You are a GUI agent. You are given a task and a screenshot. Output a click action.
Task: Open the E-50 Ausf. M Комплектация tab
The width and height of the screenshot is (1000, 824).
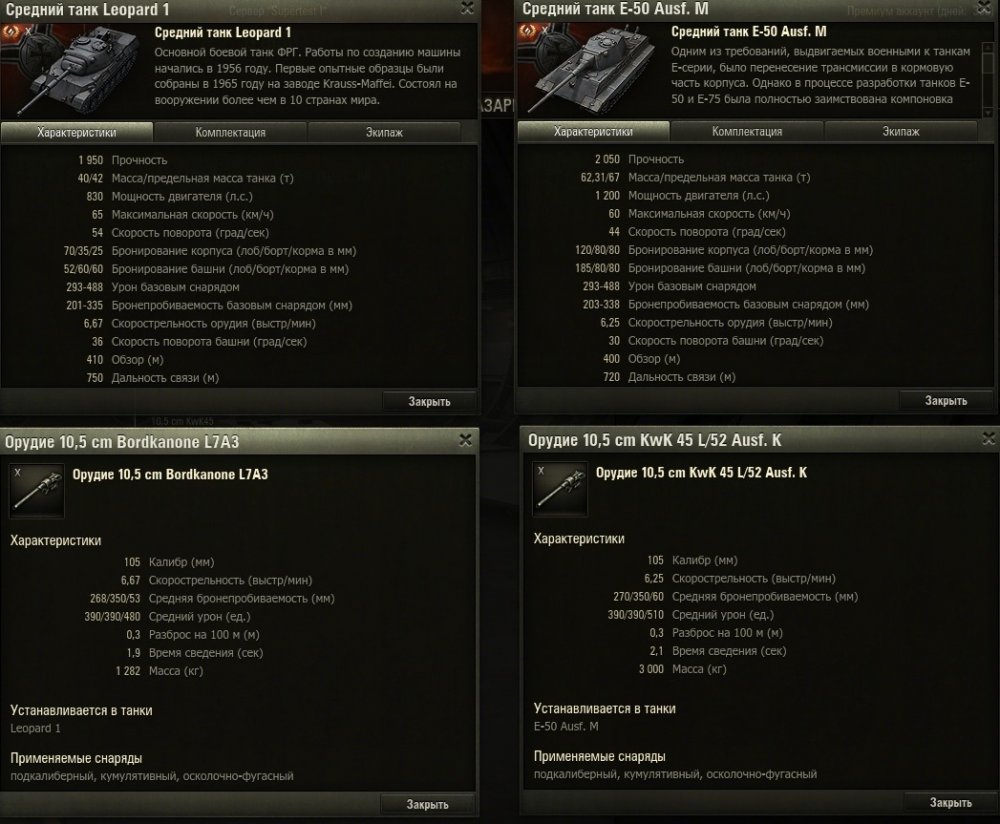coord(747,132)
